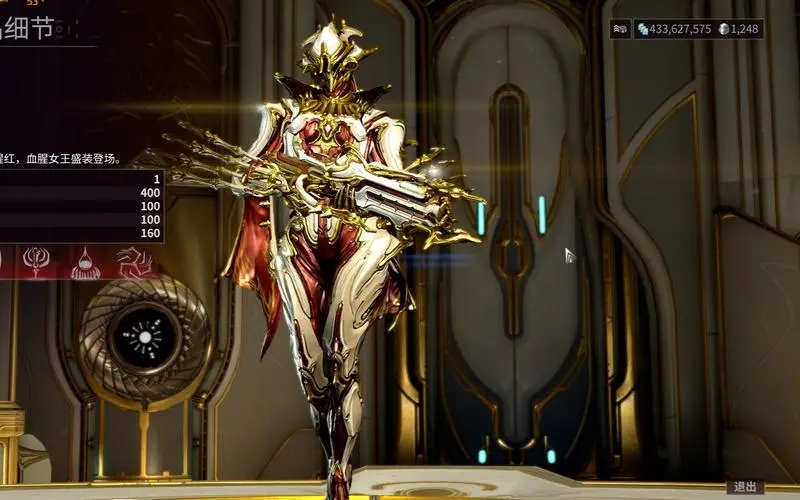Select the winged sword ability icon

click(x=38, y=263)
